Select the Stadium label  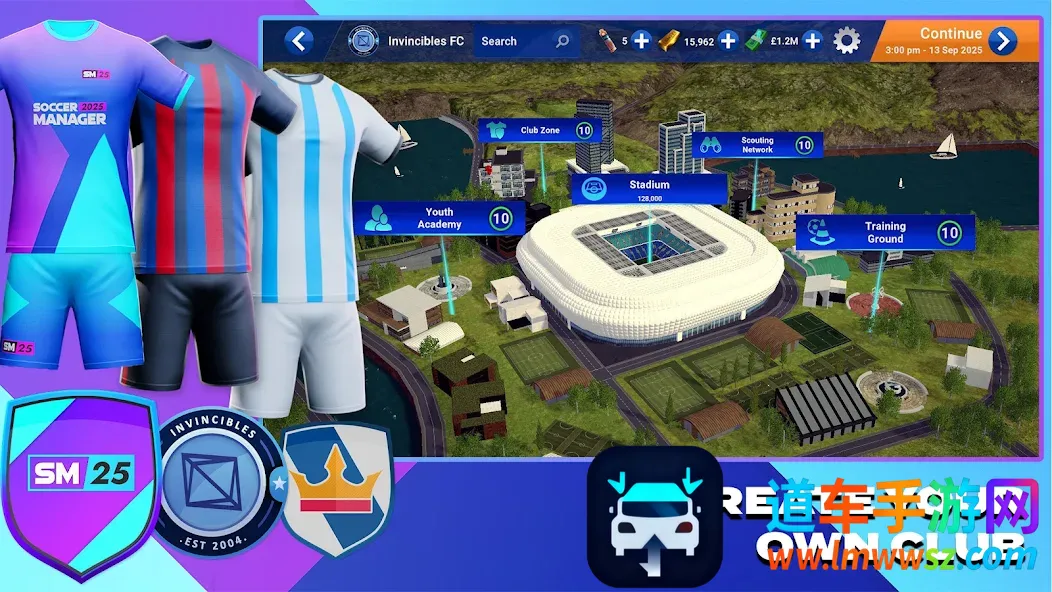point(649,188)
